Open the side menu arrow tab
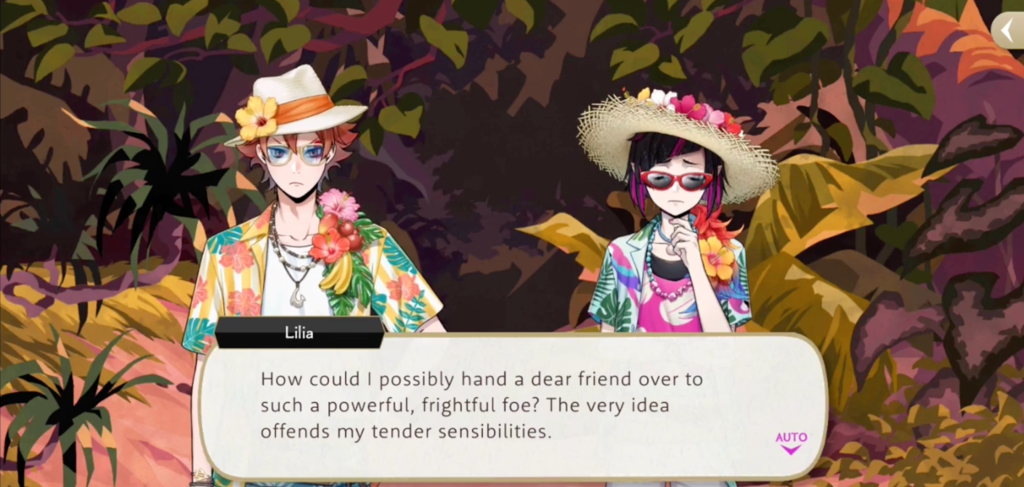1024x487 pixels. point(1007,31)
